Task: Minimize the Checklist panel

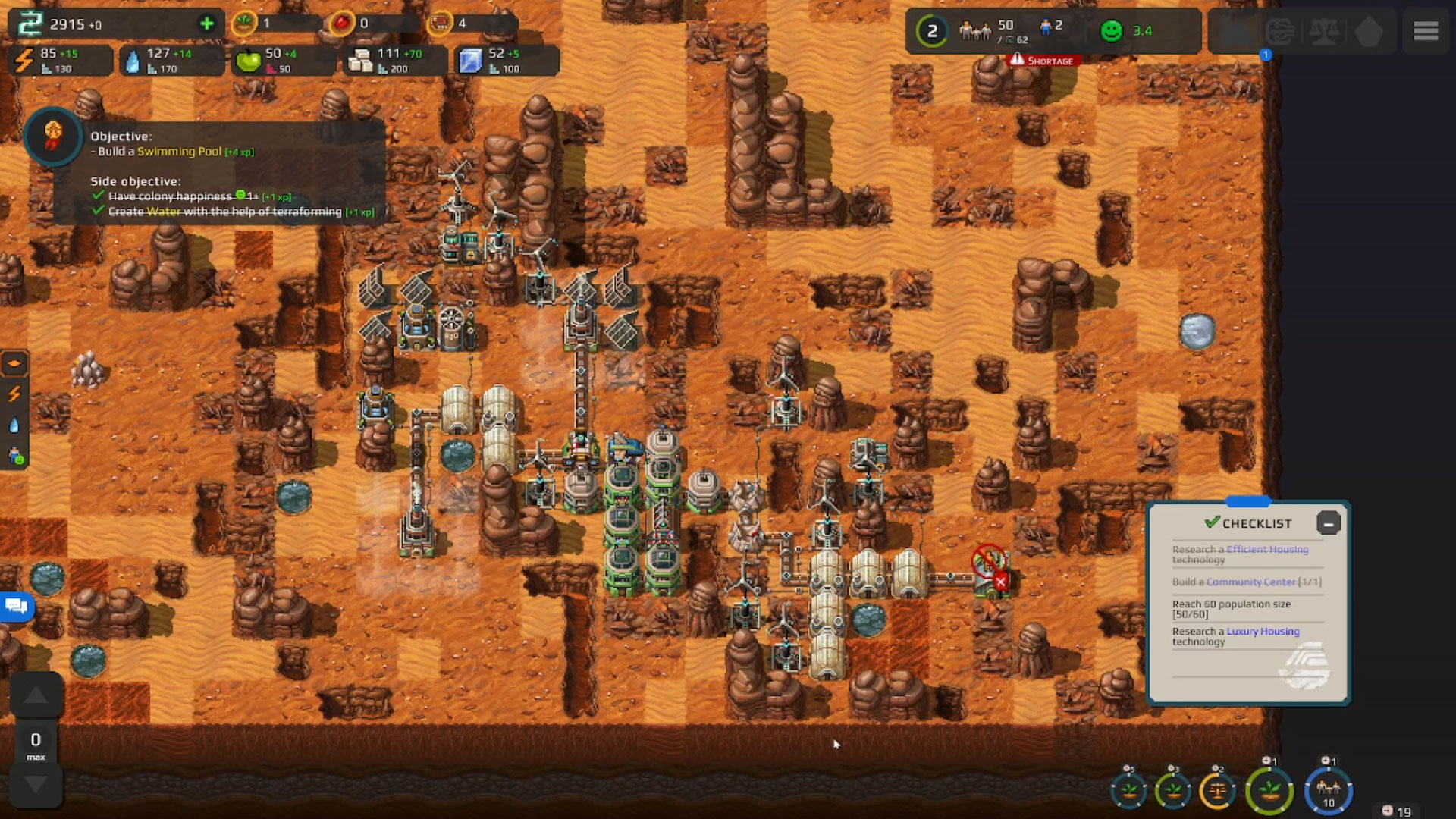Action: point(1329,523)
